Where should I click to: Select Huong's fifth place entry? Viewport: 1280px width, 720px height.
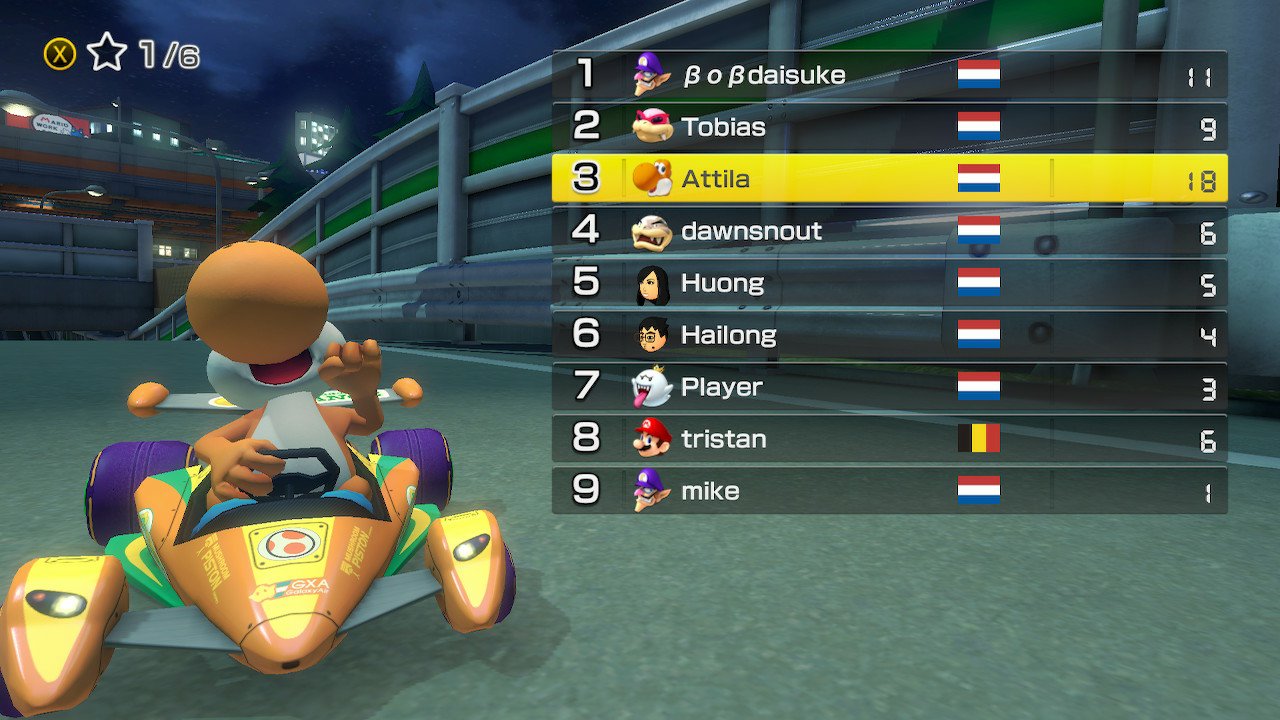[889, 283]
